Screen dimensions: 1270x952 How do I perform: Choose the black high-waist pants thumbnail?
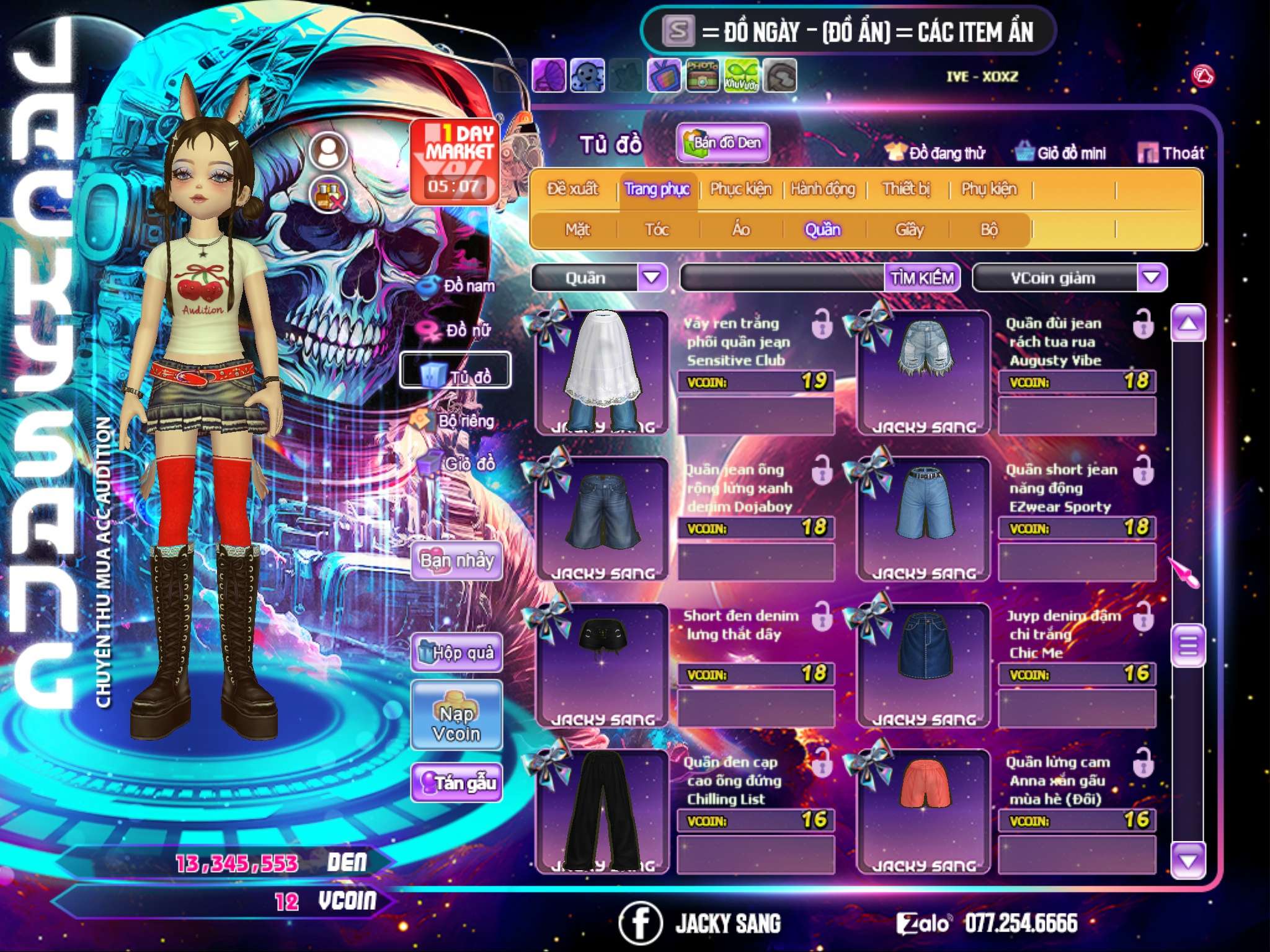[x=601, y=809]
